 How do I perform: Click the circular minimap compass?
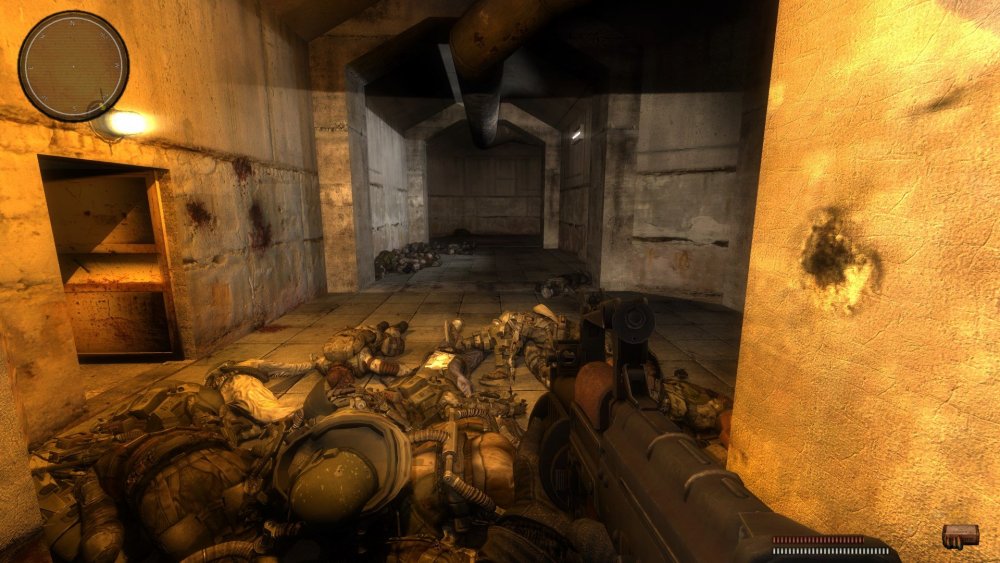[73, 66]
